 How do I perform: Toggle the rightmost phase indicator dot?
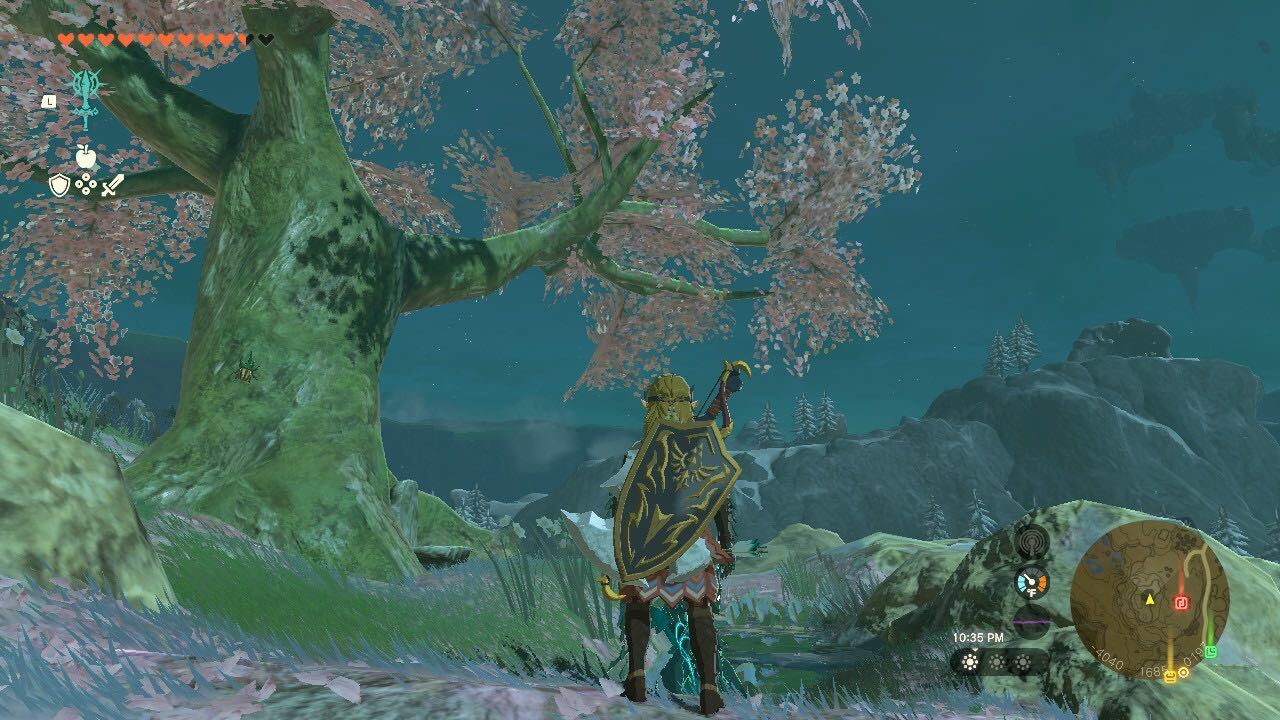click(1022, 662)
